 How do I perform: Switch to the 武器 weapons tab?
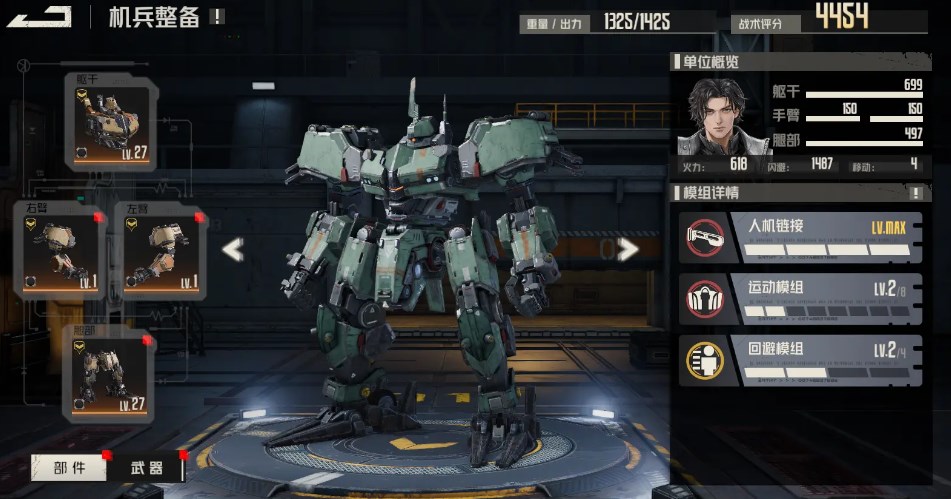147,467
